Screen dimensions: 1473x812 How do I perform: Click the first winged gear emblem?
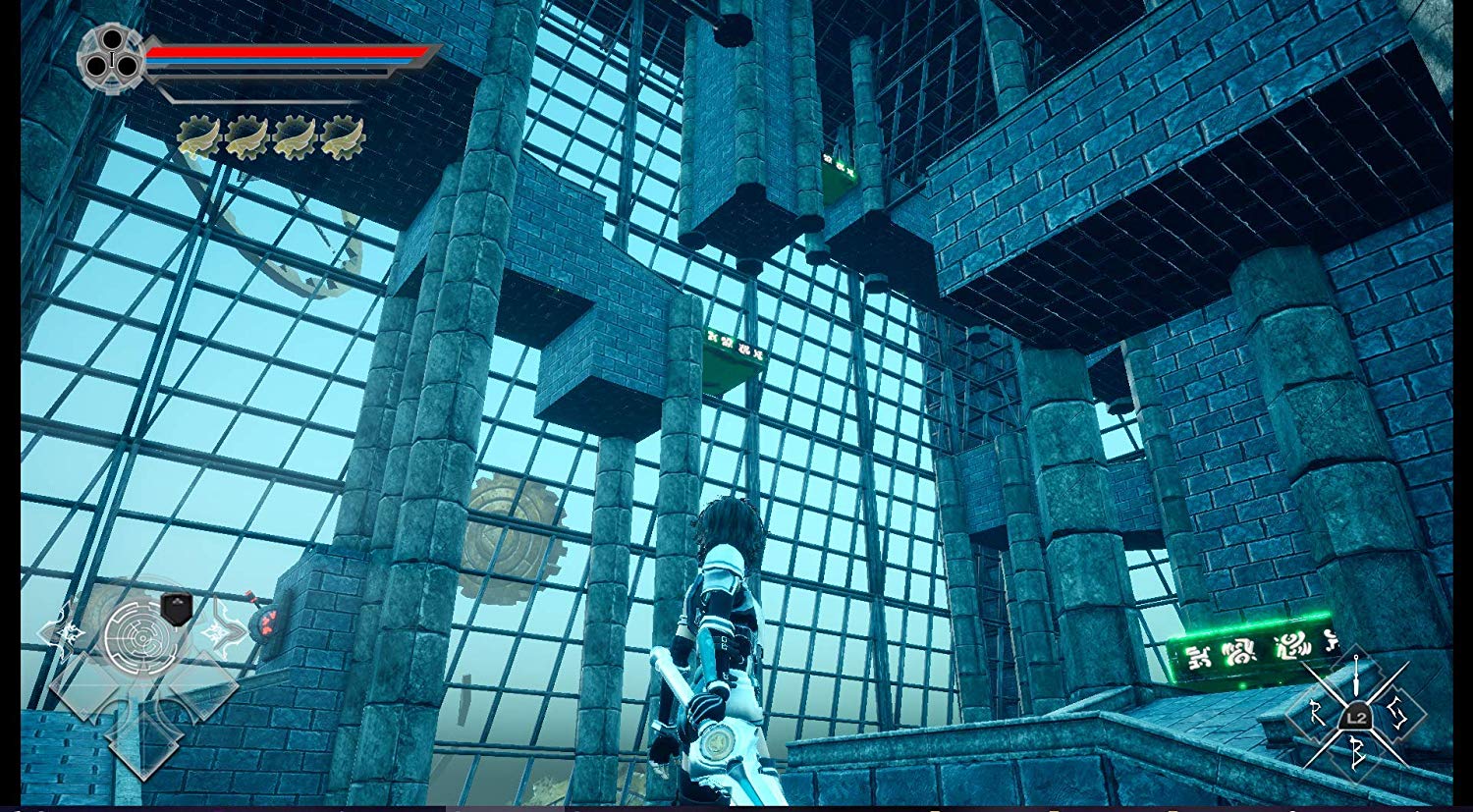198,138
